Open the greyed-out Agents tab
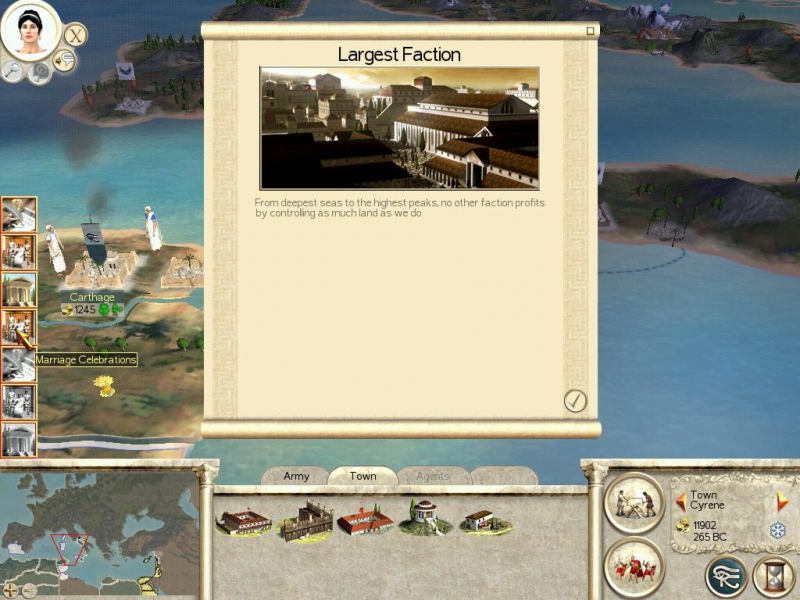Viewport: 800px width, 600px height. pyautogui.click(x=434, y=476)
